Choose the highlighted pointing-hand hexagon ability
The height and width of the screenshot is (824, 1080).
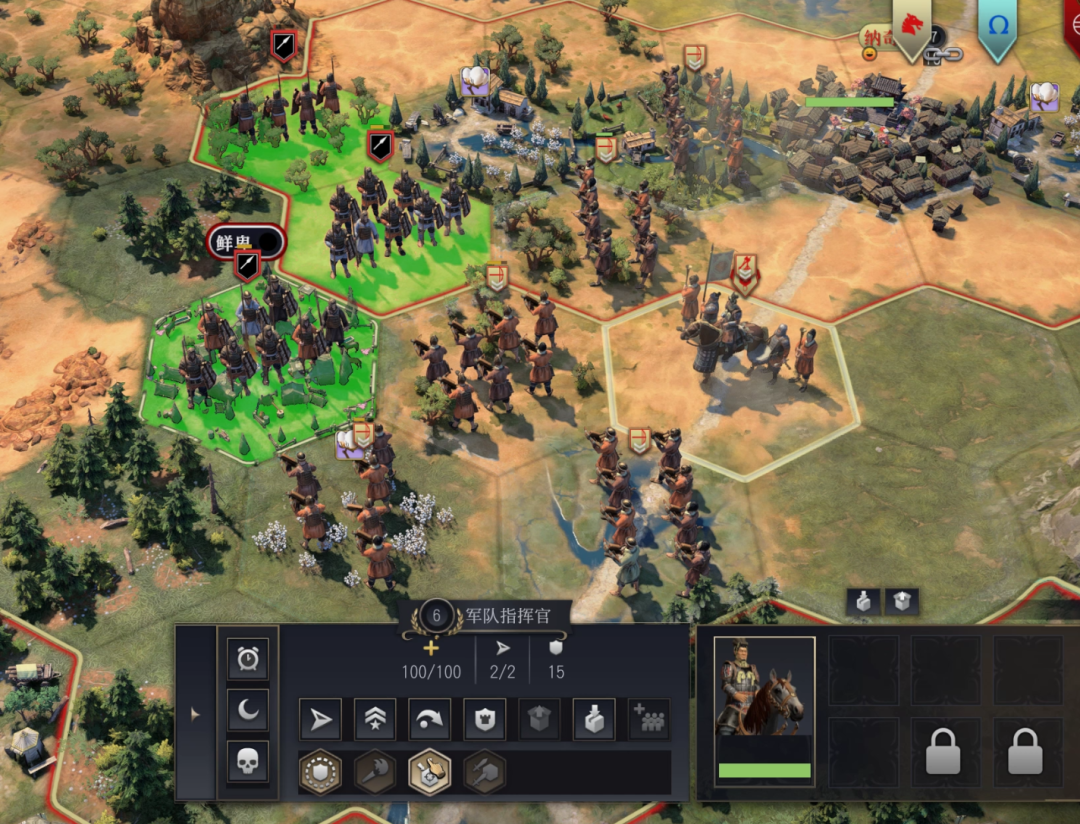(x=429, y=772)
